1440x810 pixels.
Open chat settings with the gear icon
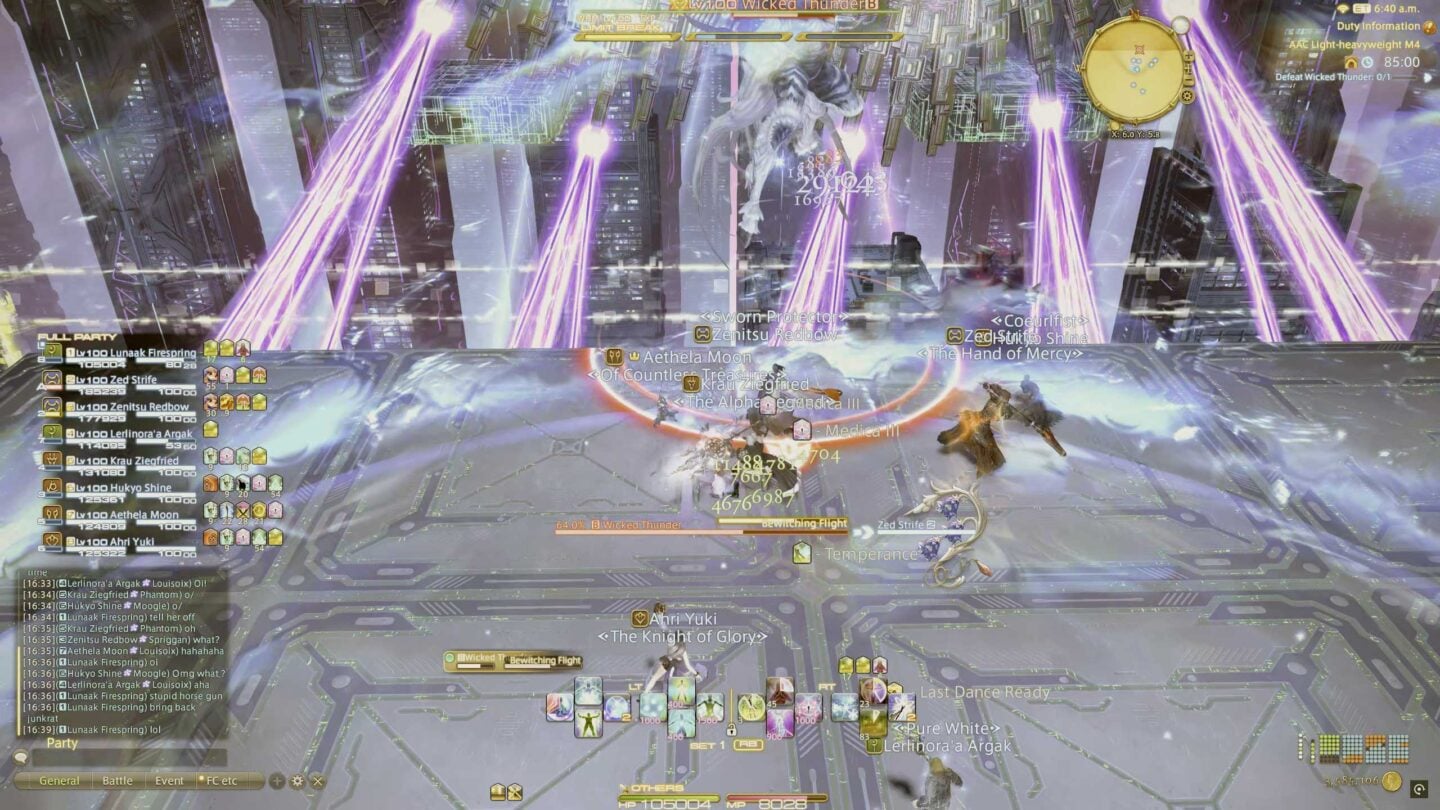point(297,781)
